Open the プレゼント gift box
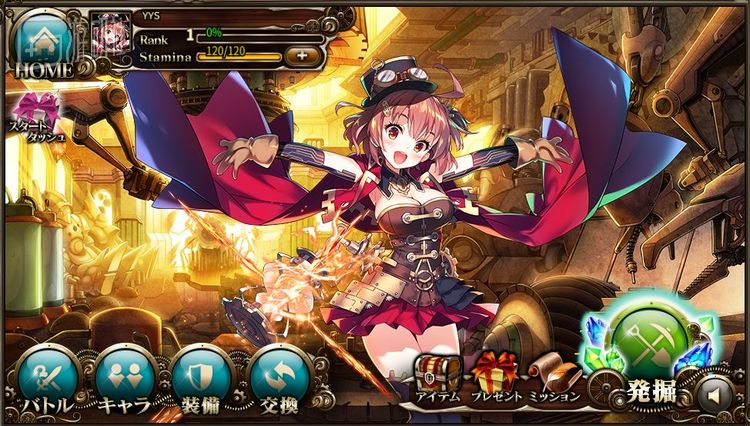 click(497, 377)
